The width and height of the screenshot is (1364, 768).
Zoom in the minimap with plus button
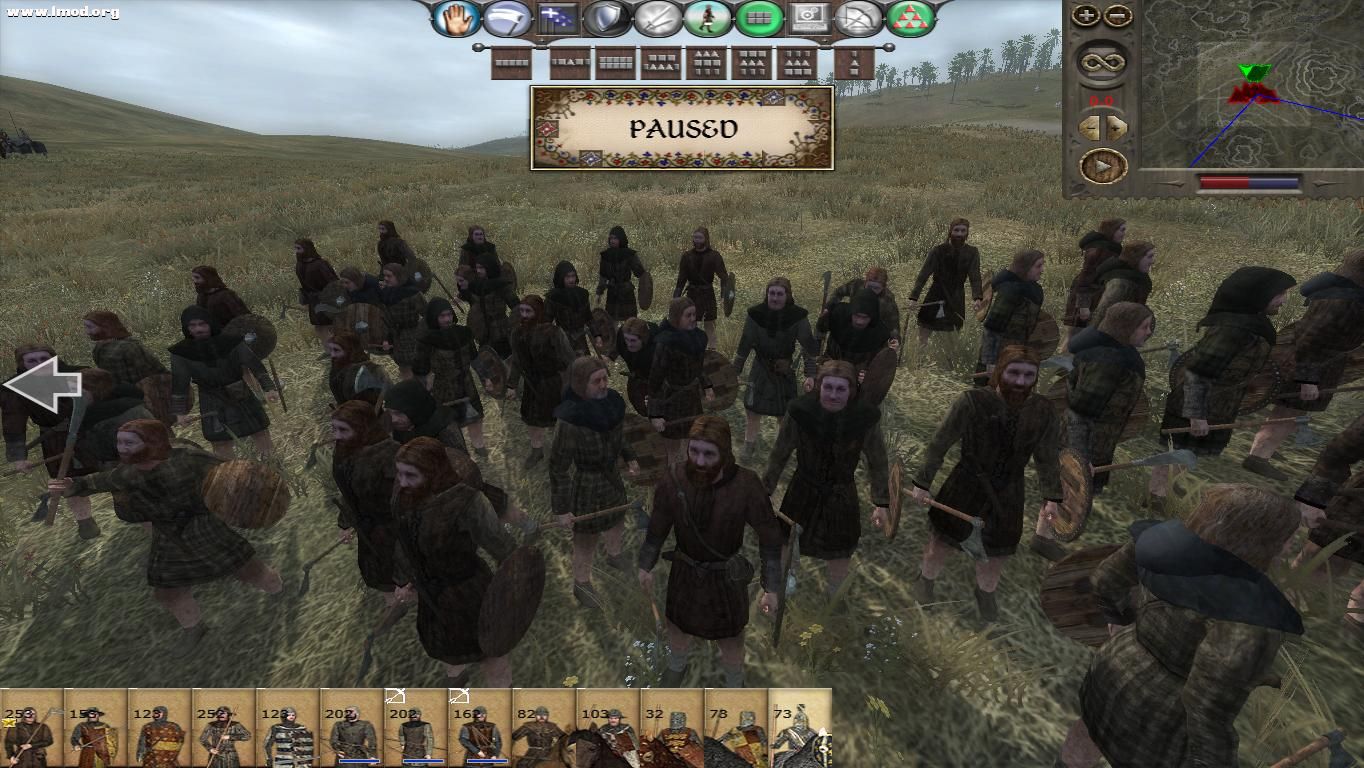click(1086, 14)
